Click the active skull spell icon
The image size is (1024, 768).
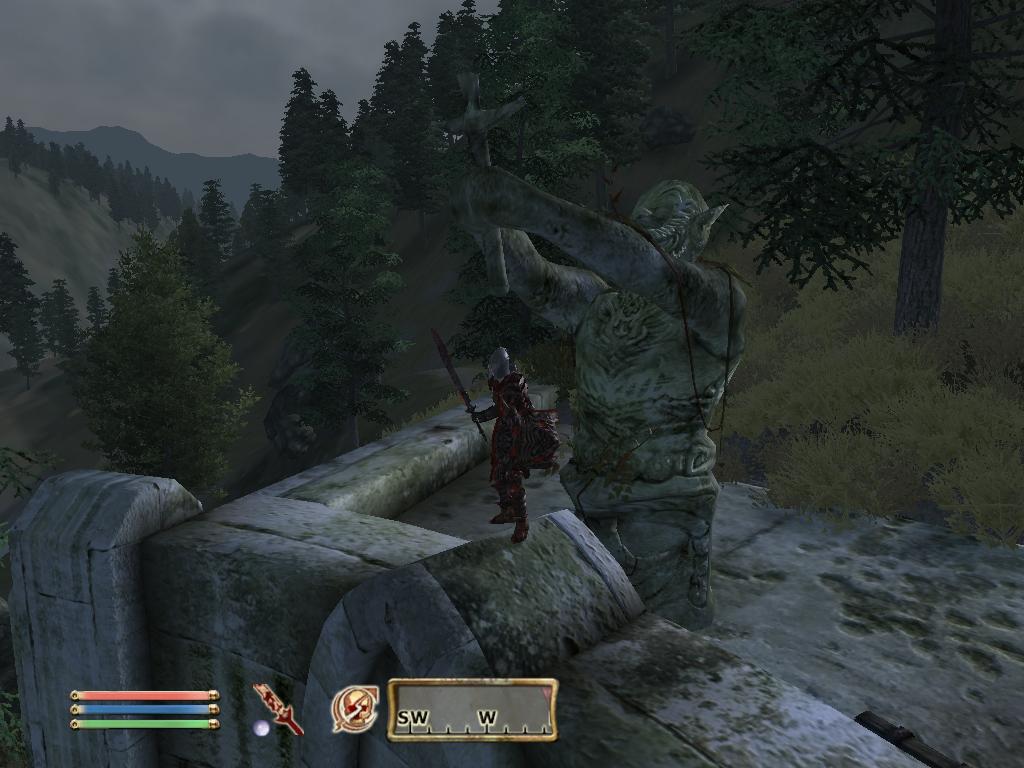[x=355, y=709]
